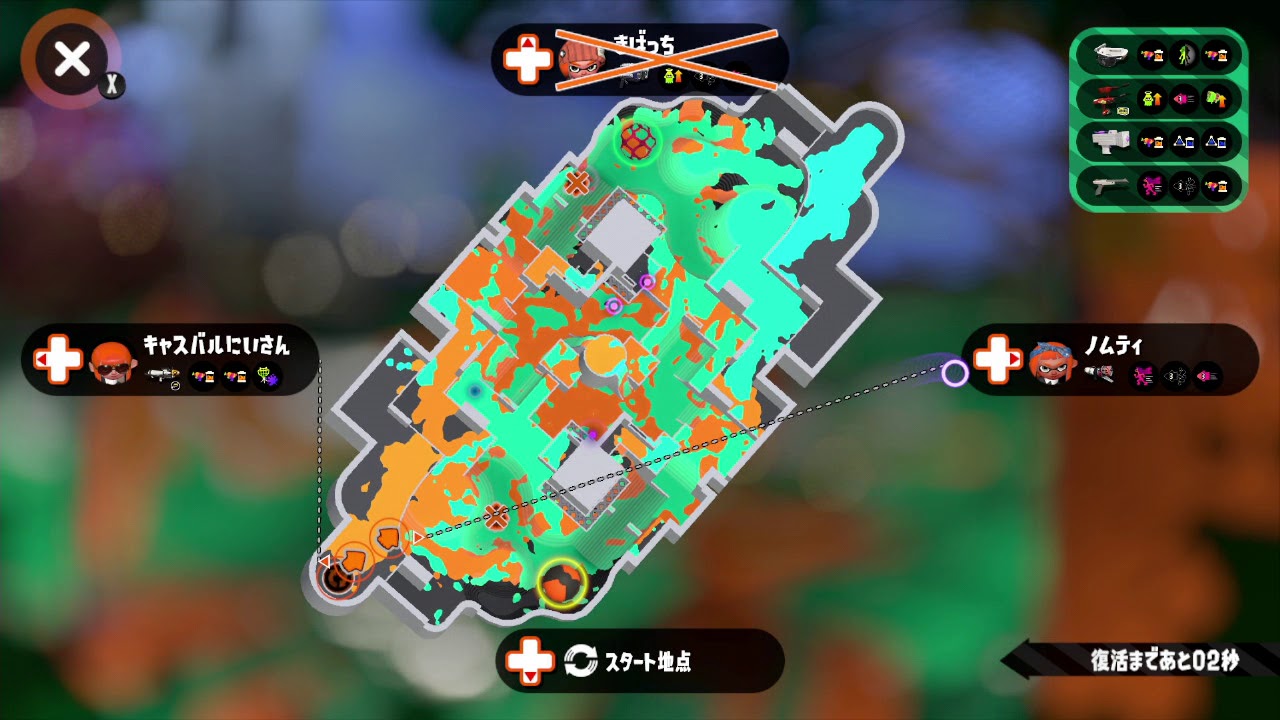Click the X close button top-left

pyautogui.click(x=70, y=60)
